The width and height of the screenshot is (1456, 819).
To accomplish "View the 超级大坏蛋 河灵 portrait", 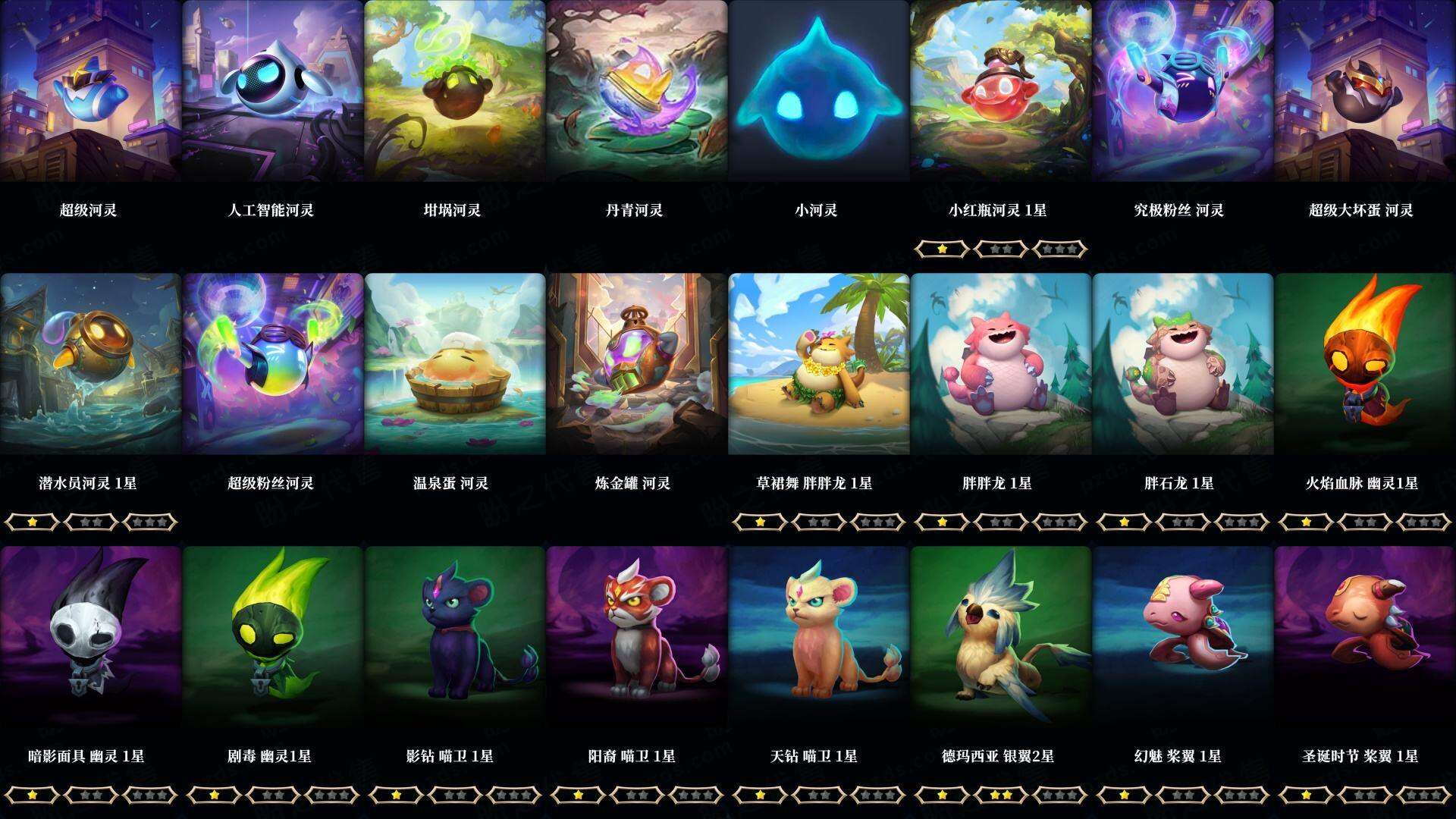I will [1361, 91].
